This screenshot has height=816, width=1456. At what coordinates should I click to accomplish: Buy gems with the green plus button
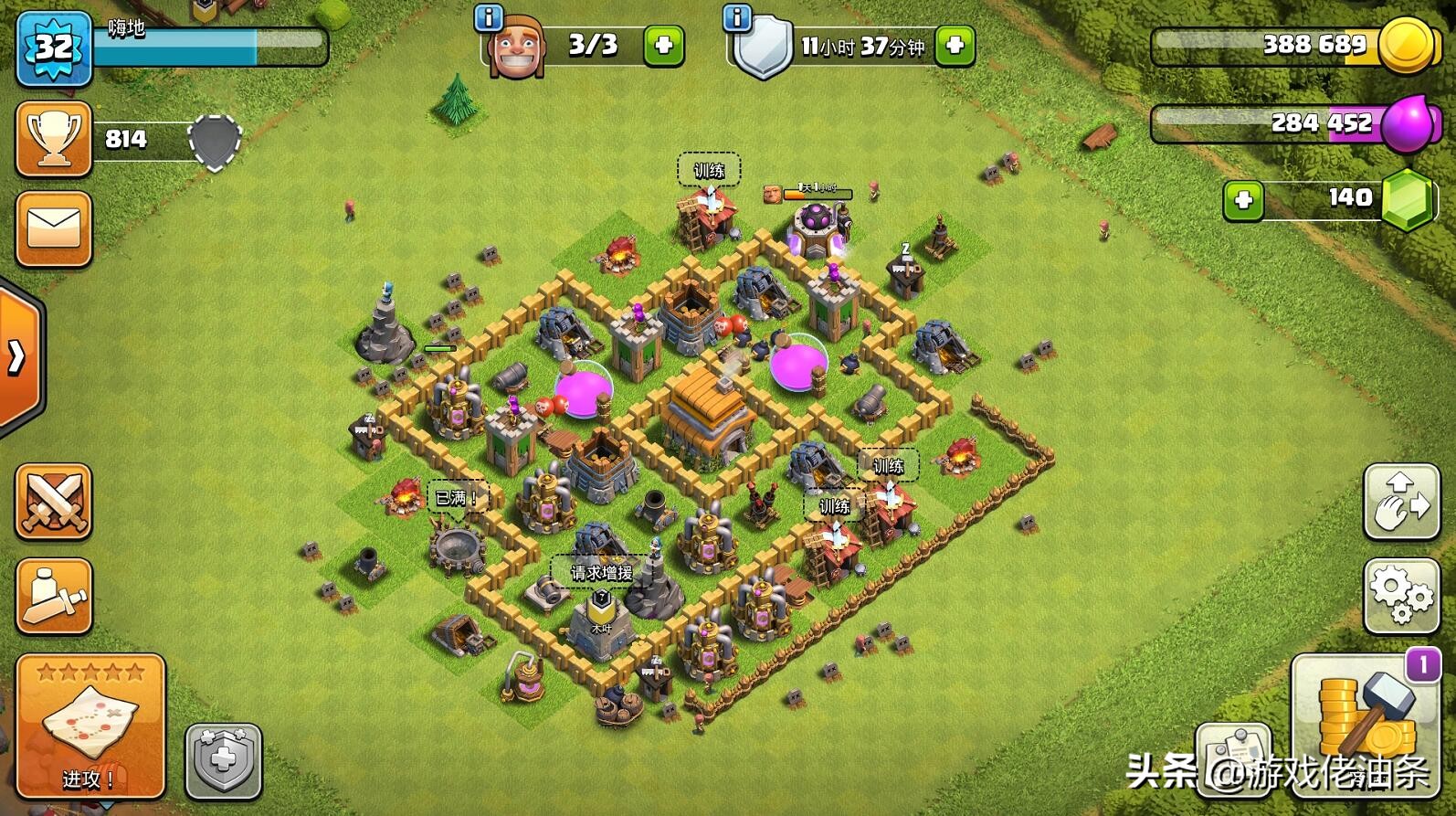(1243, 200)
